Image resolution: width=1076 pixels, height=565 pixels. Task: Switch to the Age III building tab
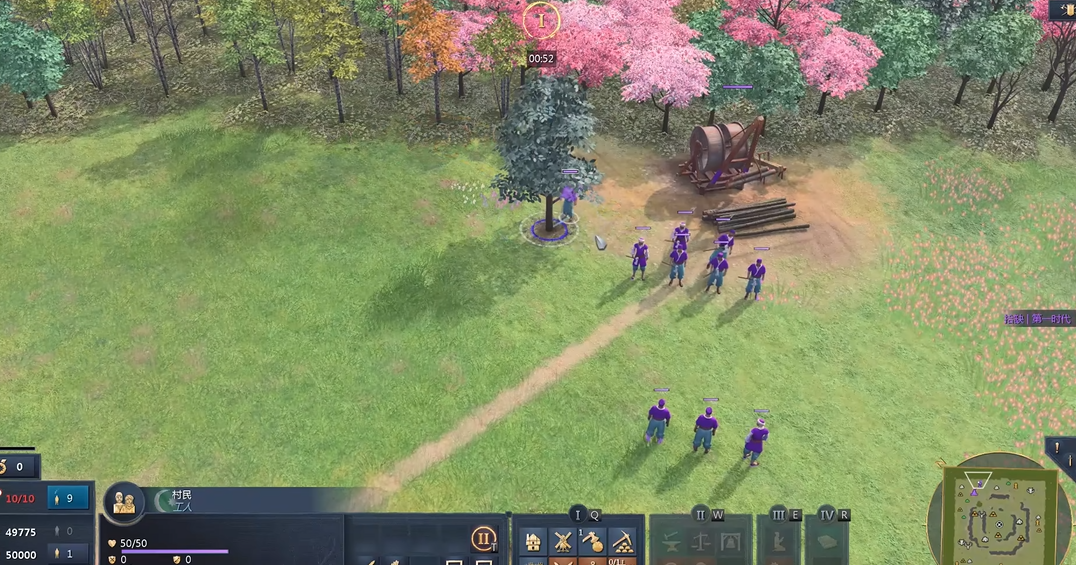(x=778, y=515)
